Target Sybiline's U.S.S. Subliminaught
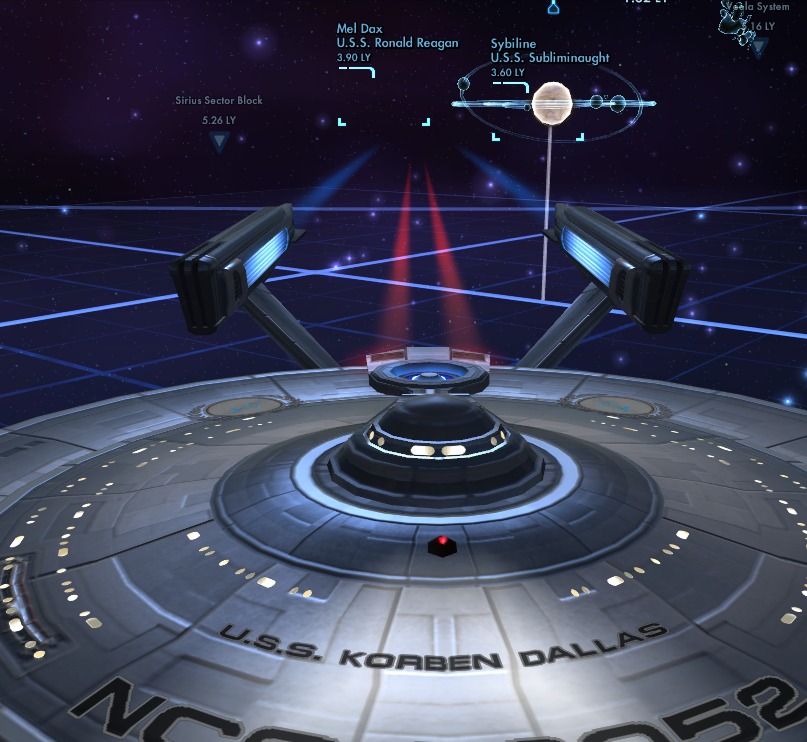 (550, 101)
